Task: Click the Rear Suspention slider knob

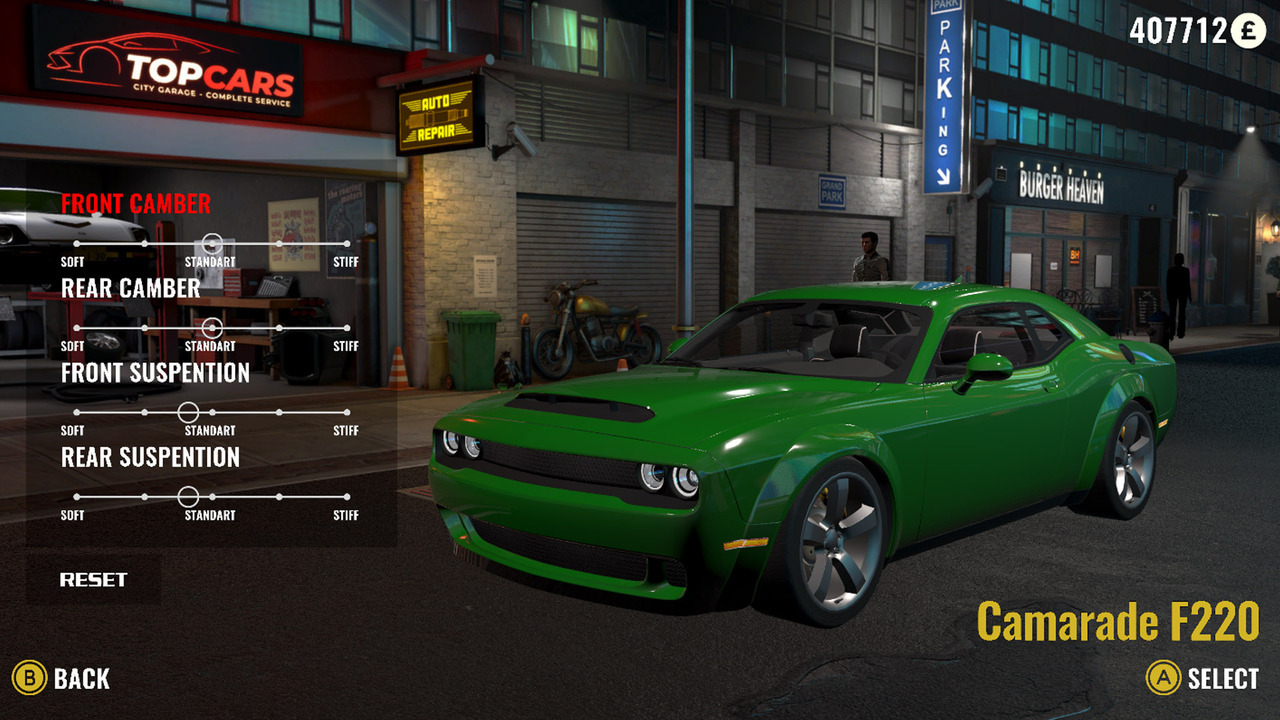Action: click(187, 496)
